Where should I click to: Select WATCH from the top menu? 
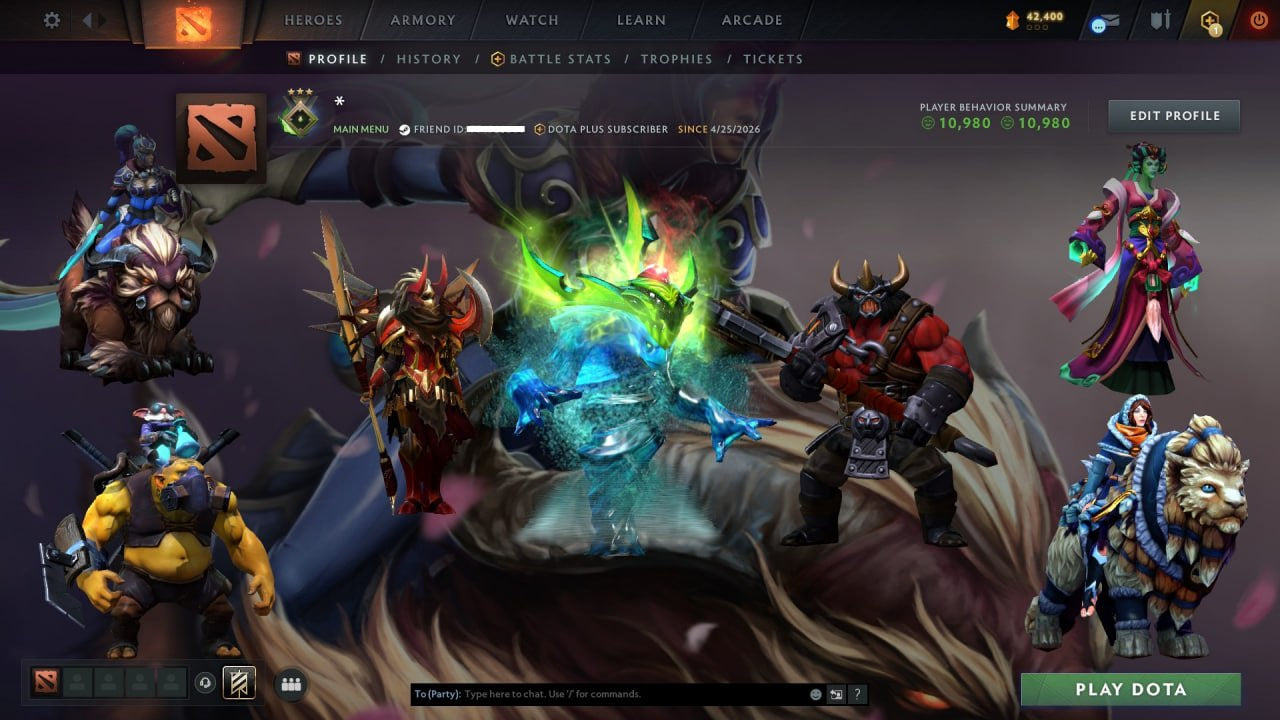tap(531, 19)
